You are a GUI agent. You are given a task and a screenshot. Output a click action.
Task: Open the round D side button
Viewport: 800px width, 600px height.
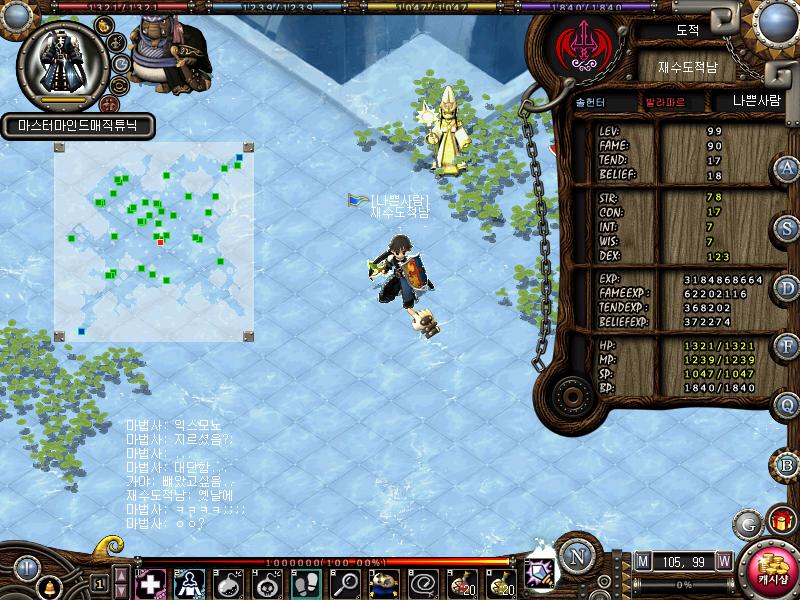pyautogui.click(x=787, y=287)
